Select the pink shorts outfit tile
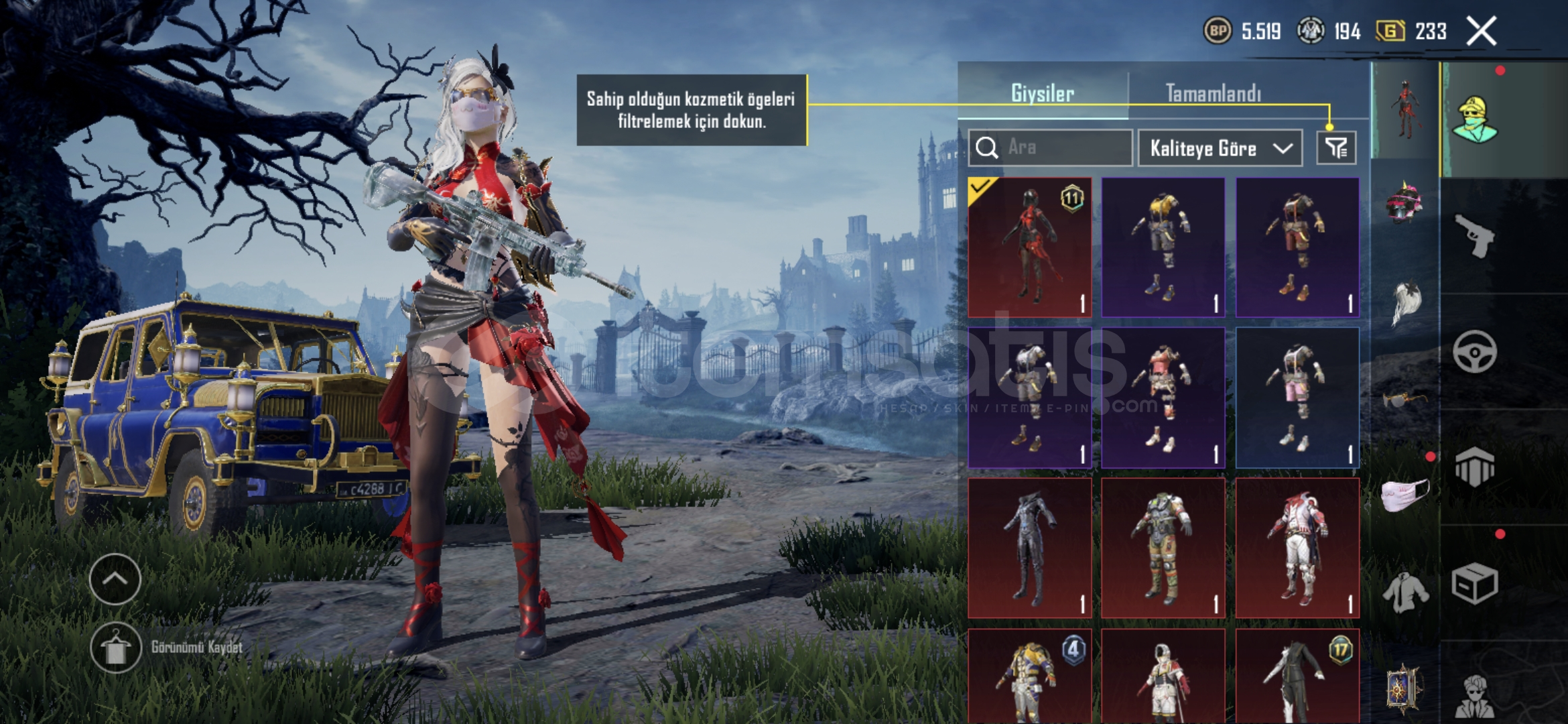1568x724 pixels. (x=1297, y=398)
